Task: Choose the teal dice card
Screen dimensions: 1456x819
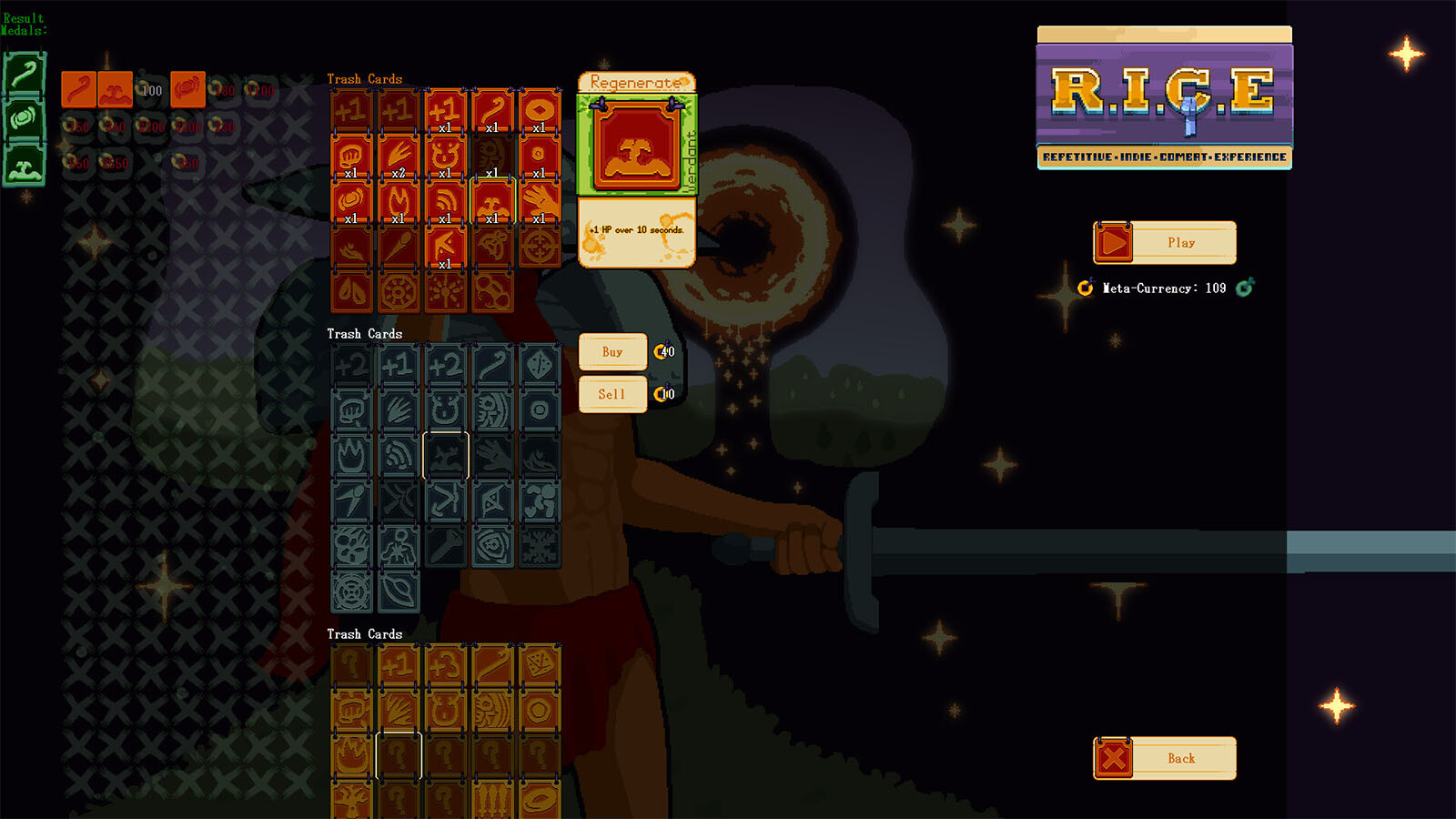Action: point(540,366)
